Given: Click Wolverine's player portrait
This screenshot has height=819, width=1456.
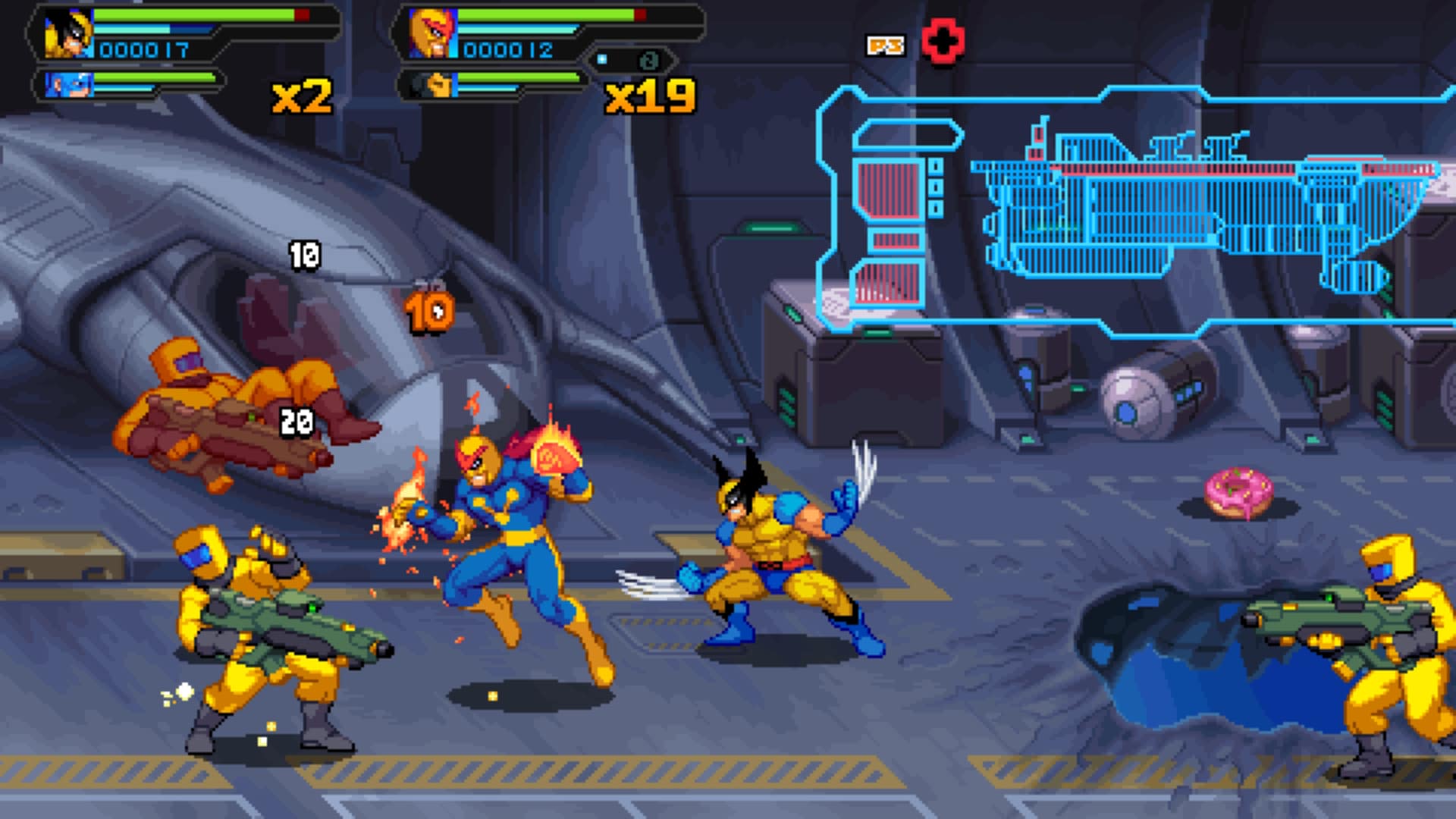Looking at the screenshot, I should (x=68, y=34).
